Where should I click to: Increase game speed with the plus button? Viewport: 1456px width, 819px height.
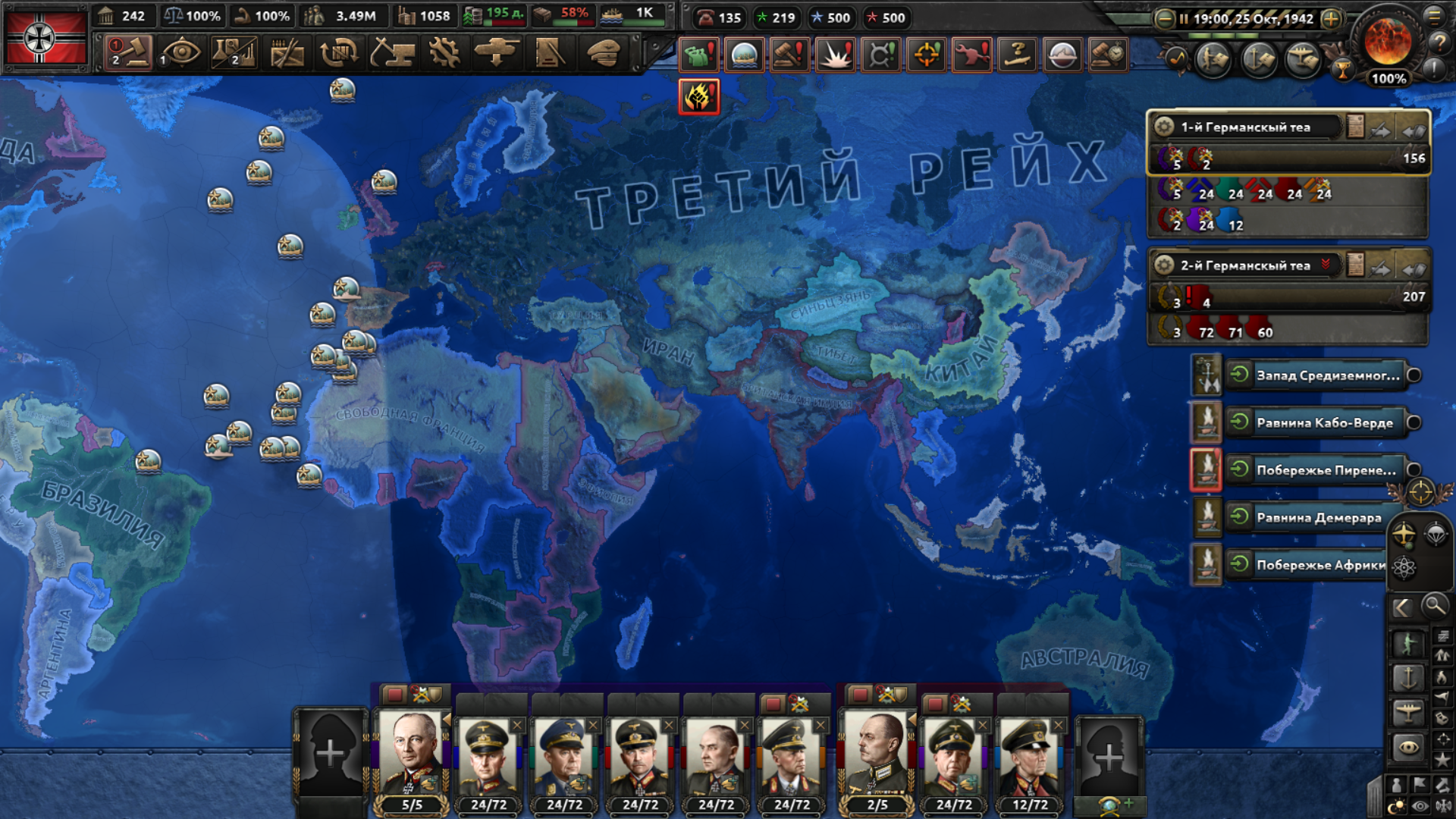pos(1332,19)
